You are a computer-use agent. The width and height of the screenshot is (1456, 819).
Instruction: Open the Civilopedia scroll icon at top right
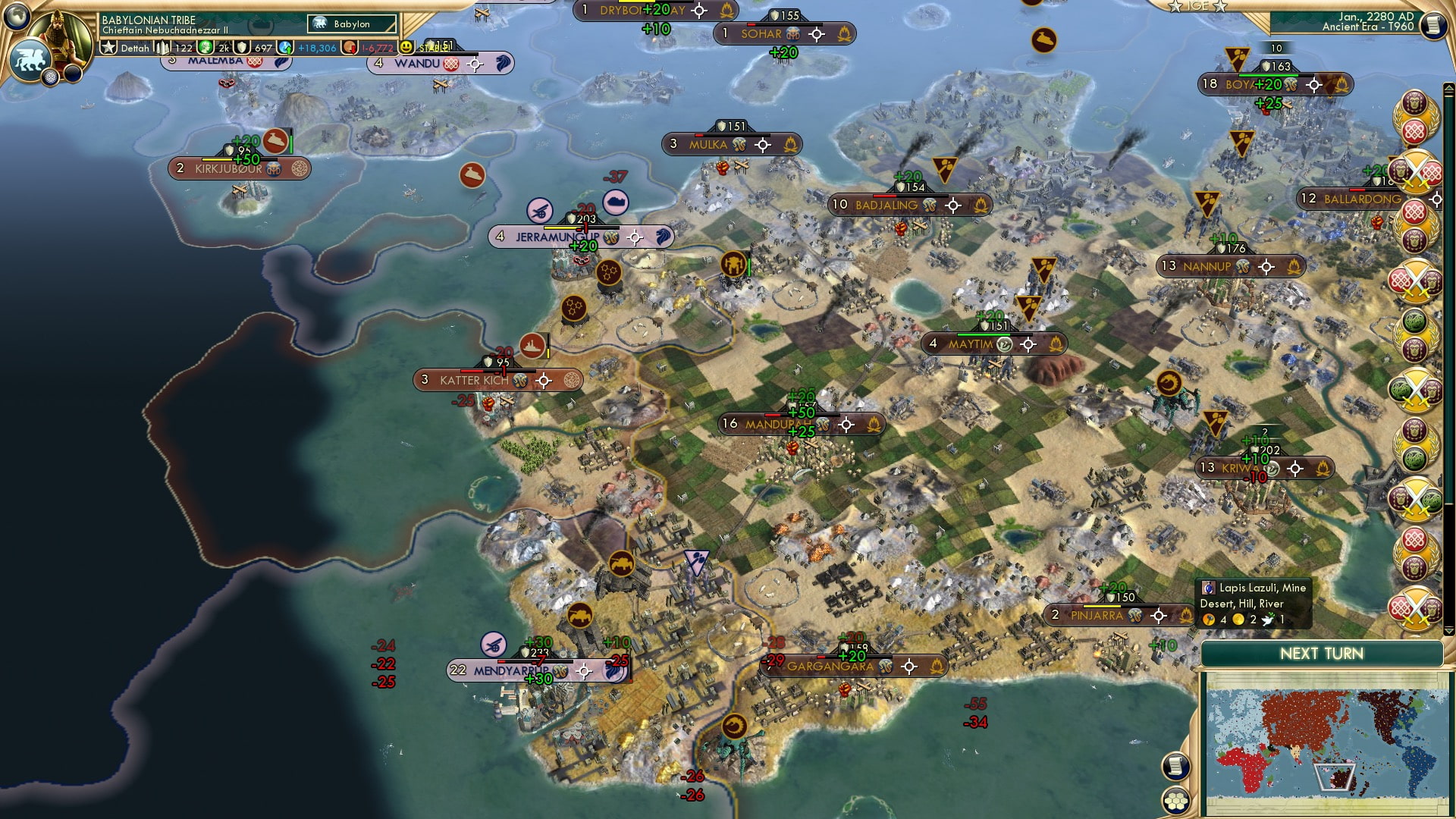(x=1436, y=25)
